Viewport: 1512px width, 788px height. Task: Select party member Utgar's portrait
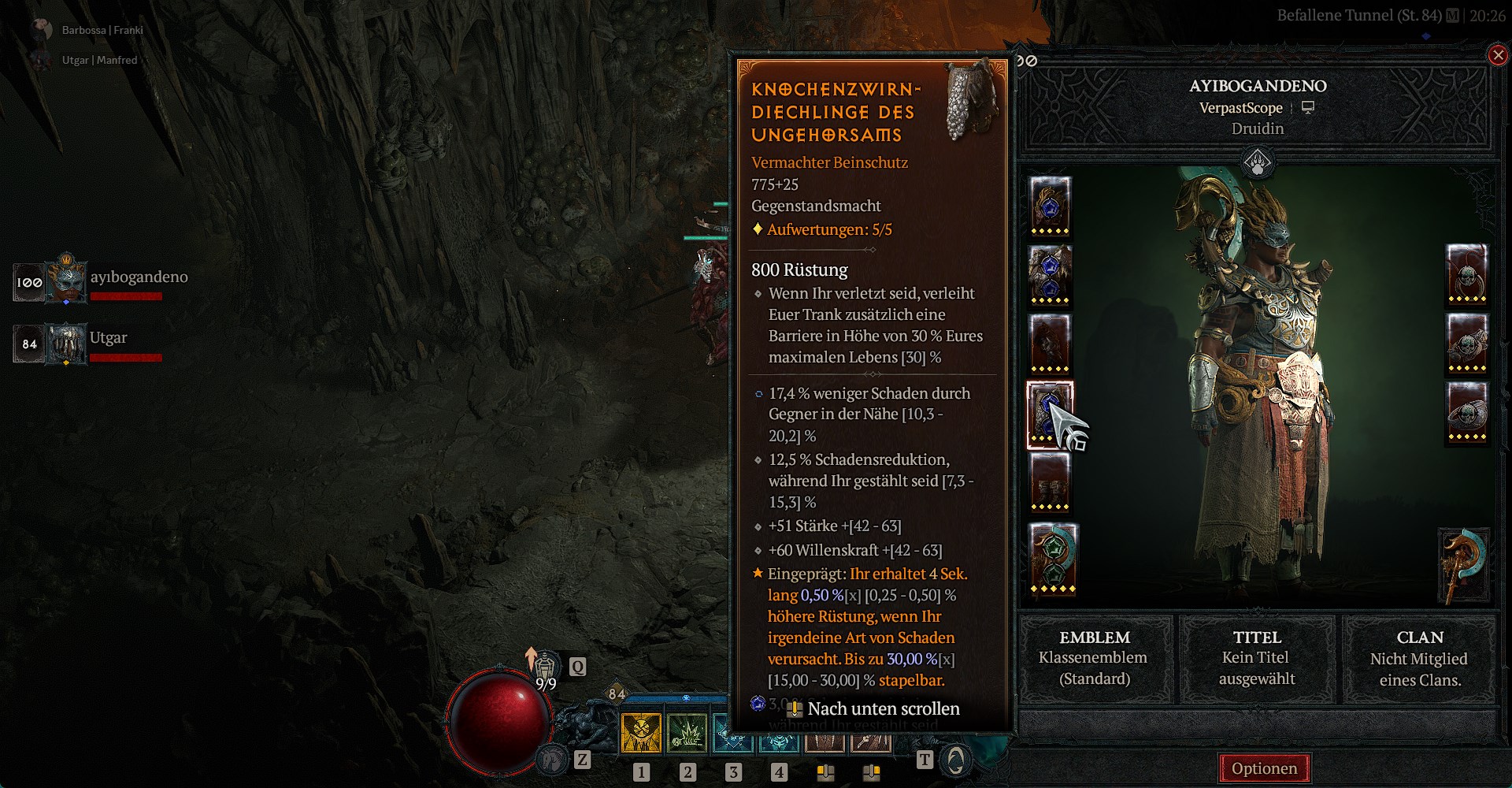pos(68,344)
